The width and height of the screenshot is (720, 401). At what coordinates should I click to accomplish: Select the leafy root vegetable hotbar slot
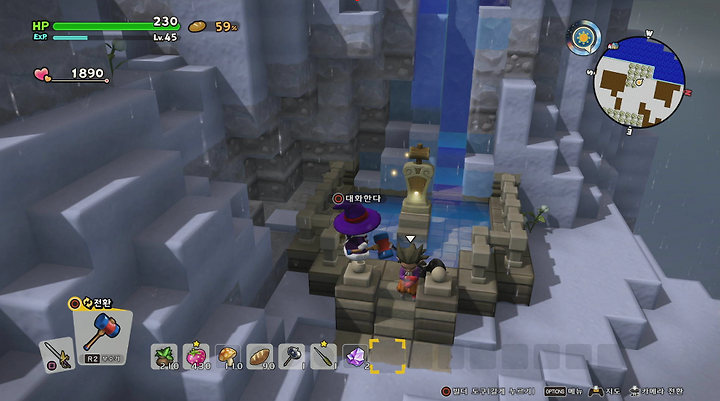(164, 356)
